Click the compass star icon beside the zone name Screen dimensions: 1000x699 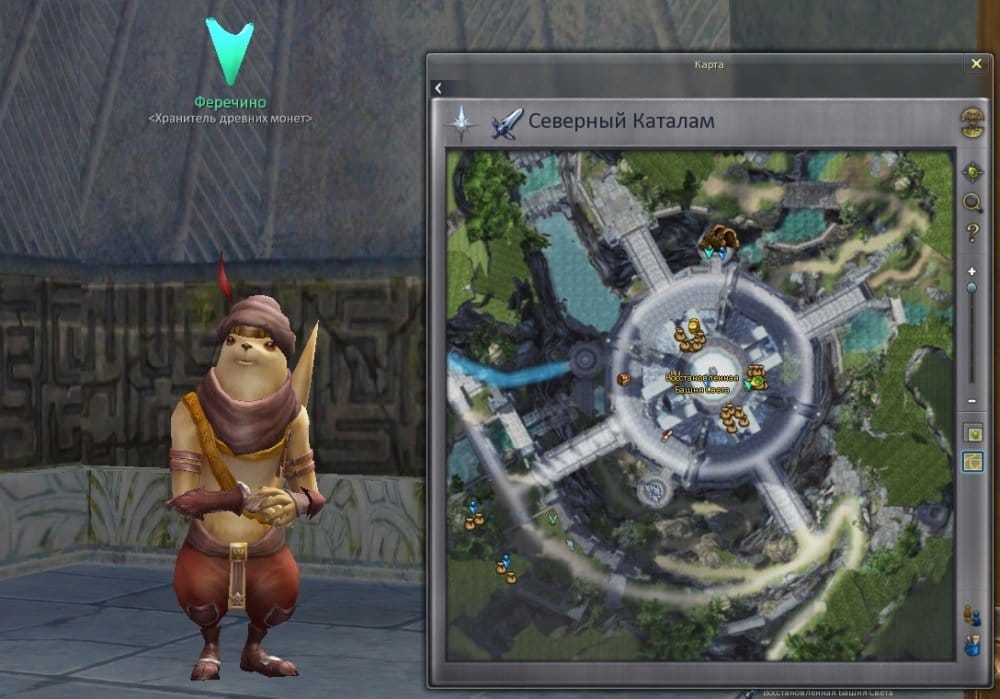[x=461, y=123]
